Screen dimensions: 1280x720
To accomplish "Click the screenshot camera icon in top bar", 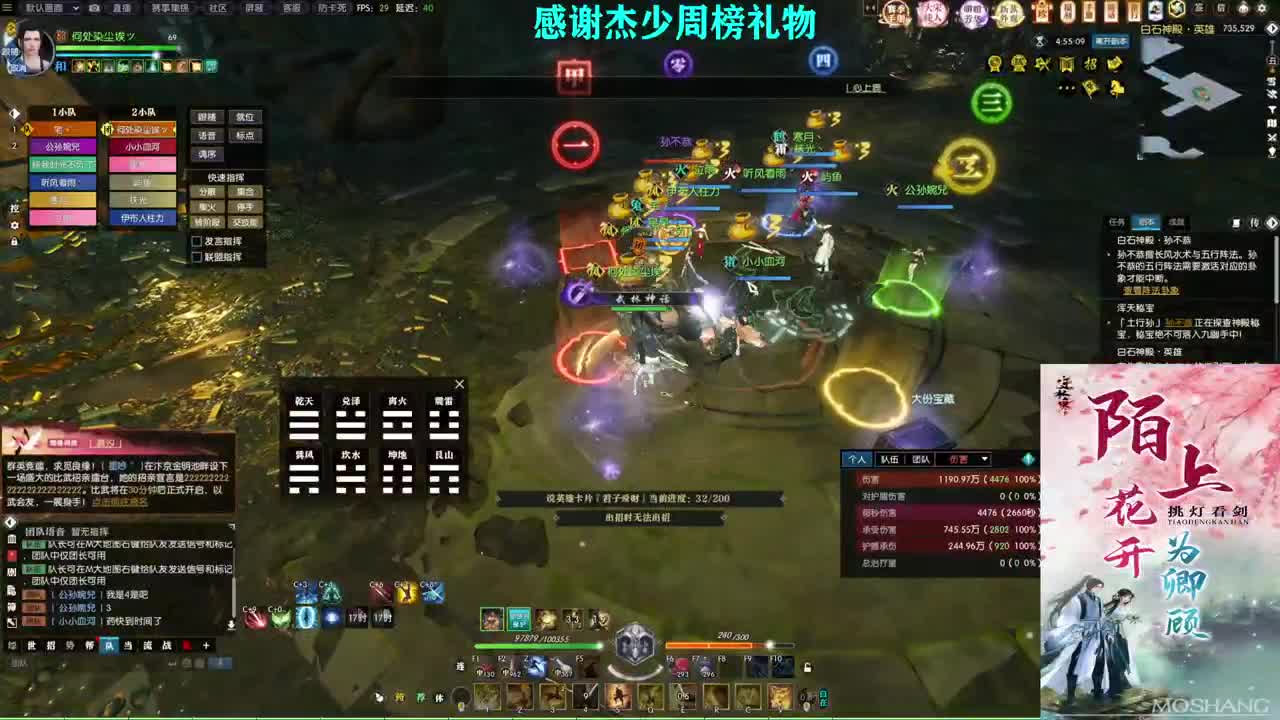I will point(94,10).
